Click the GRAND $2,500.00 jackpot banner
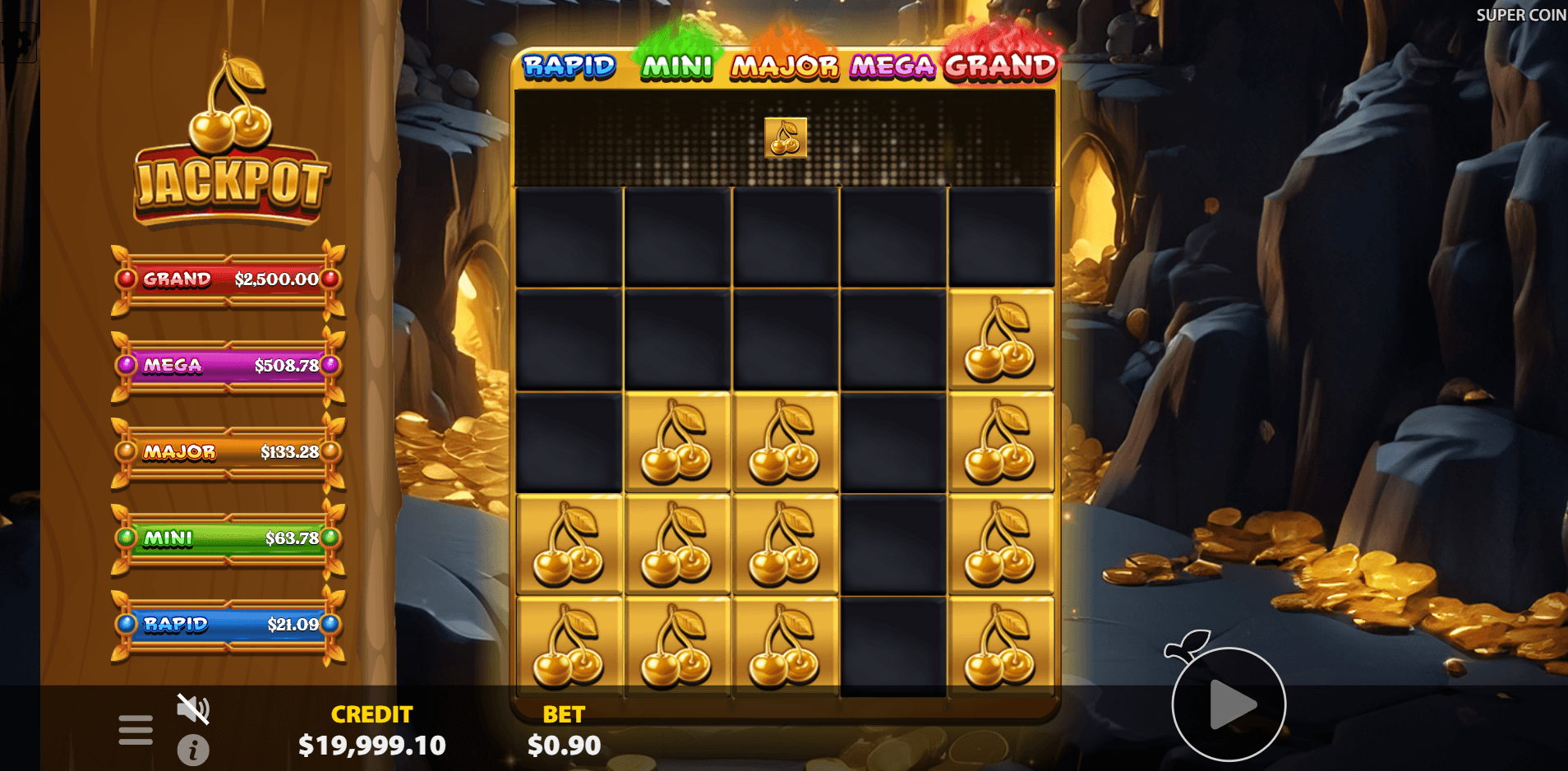Image resolution: width=1568 pixels, height=771 pixels. 225,279
